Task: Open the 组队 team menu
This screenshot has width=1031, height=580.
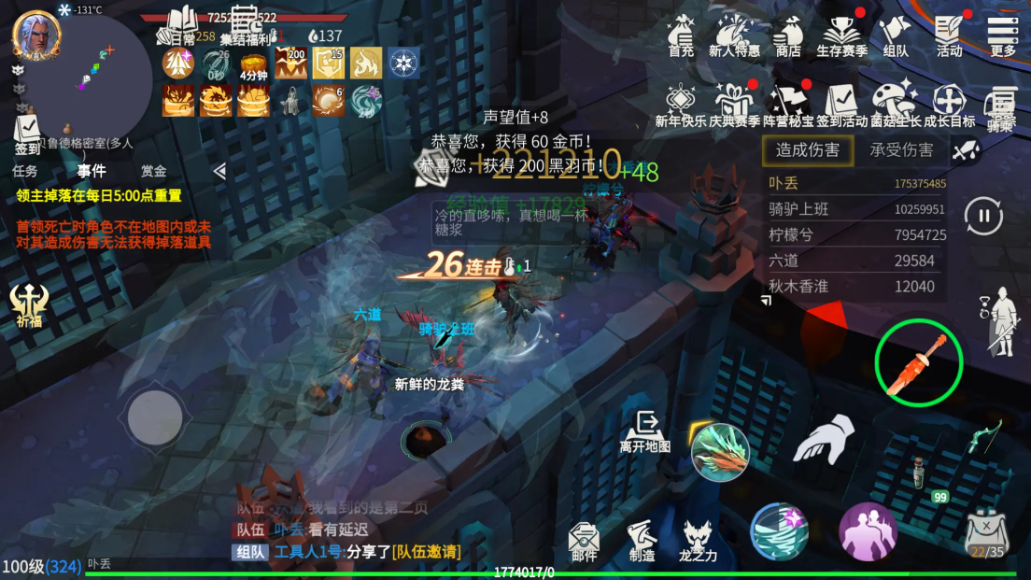Action: tap(895, 35)
